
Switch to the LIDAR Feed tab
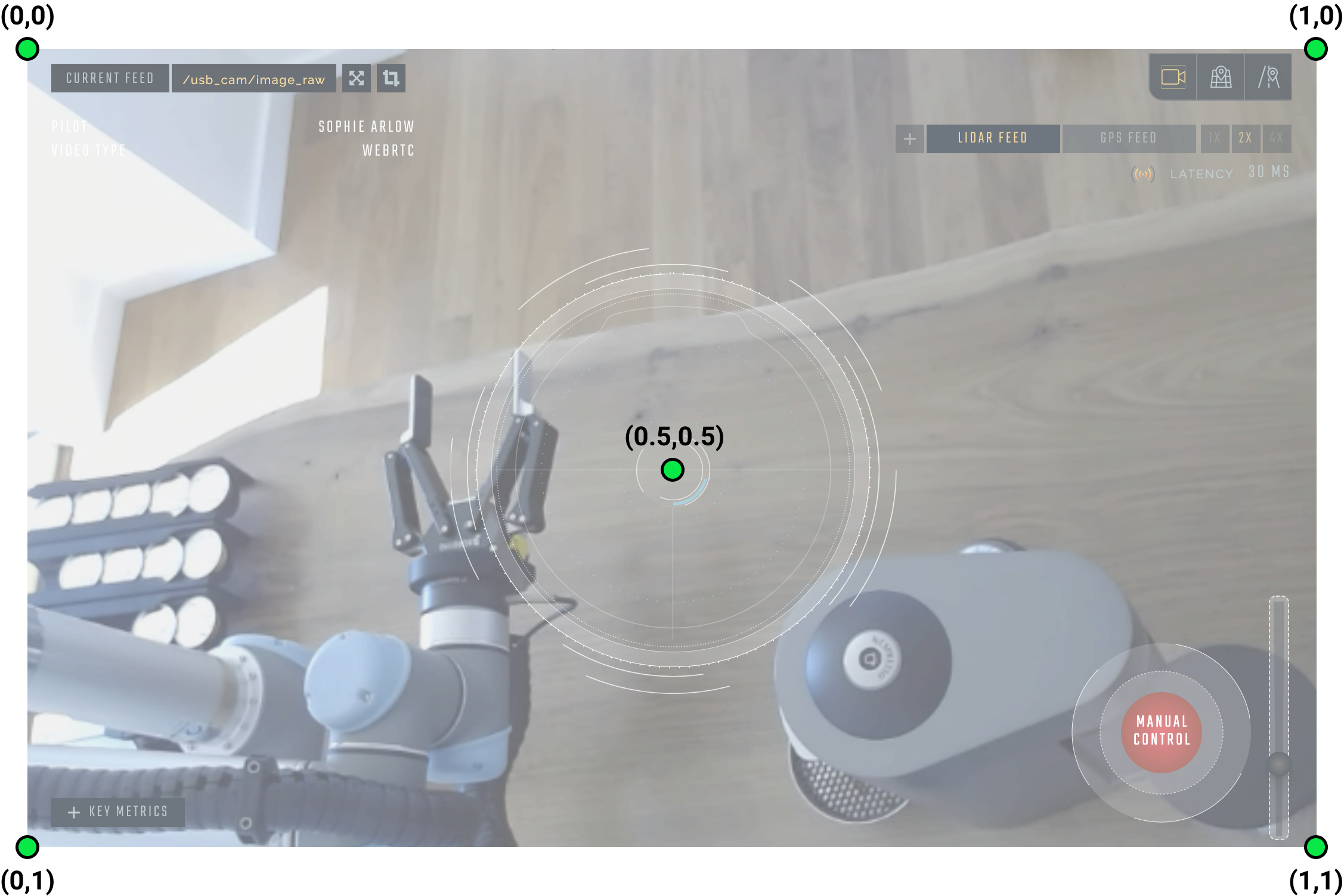[993, 138]
